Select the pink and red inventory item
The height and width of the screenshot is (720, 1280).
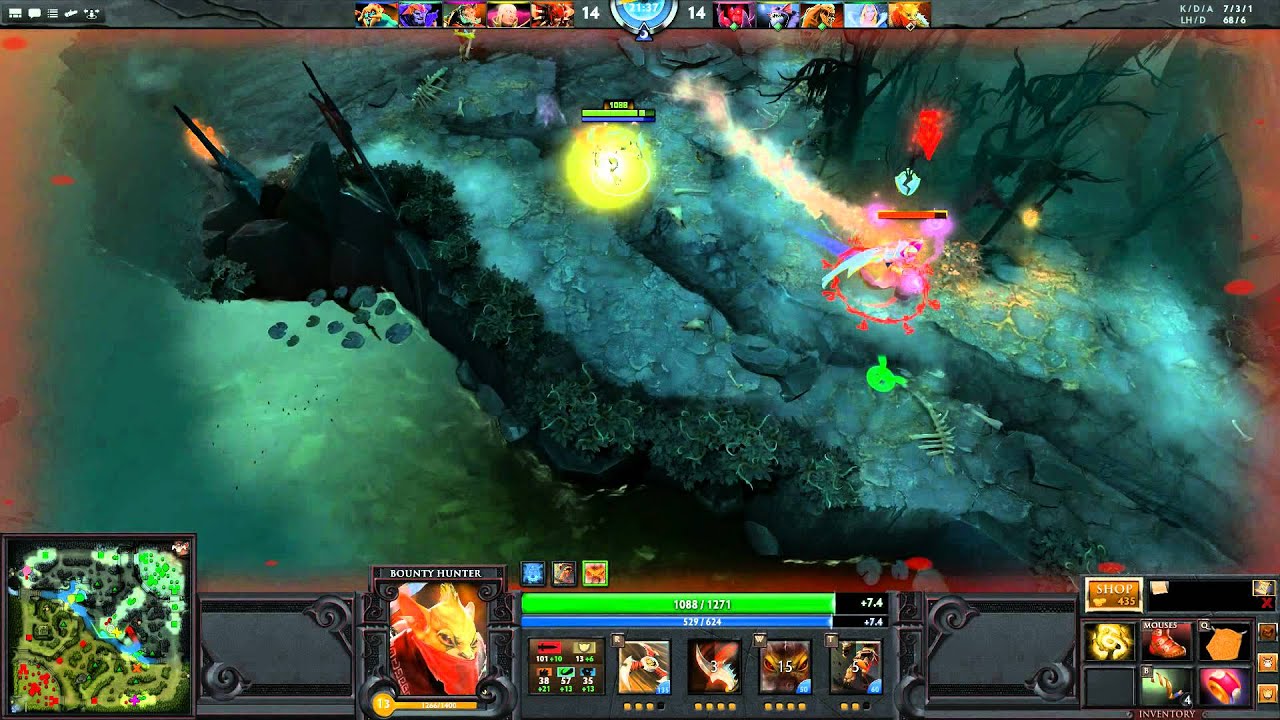(x=1224, y=688)
